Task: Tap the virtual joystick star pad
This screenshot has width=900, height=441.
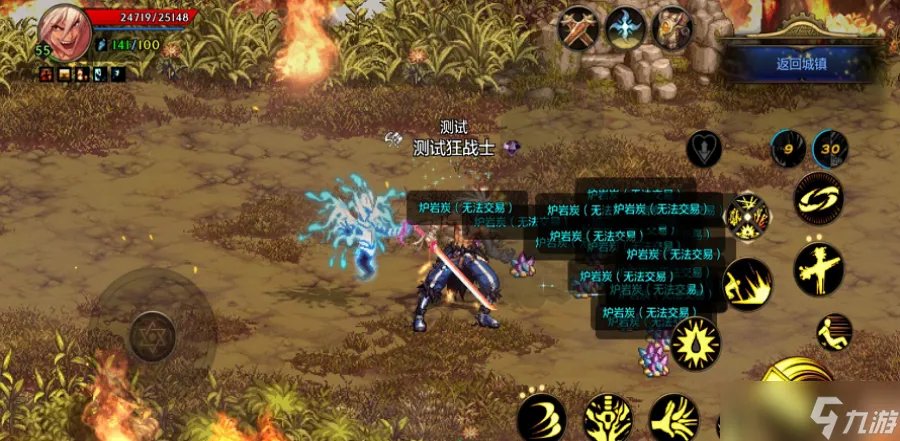Action: coord(152,329)
